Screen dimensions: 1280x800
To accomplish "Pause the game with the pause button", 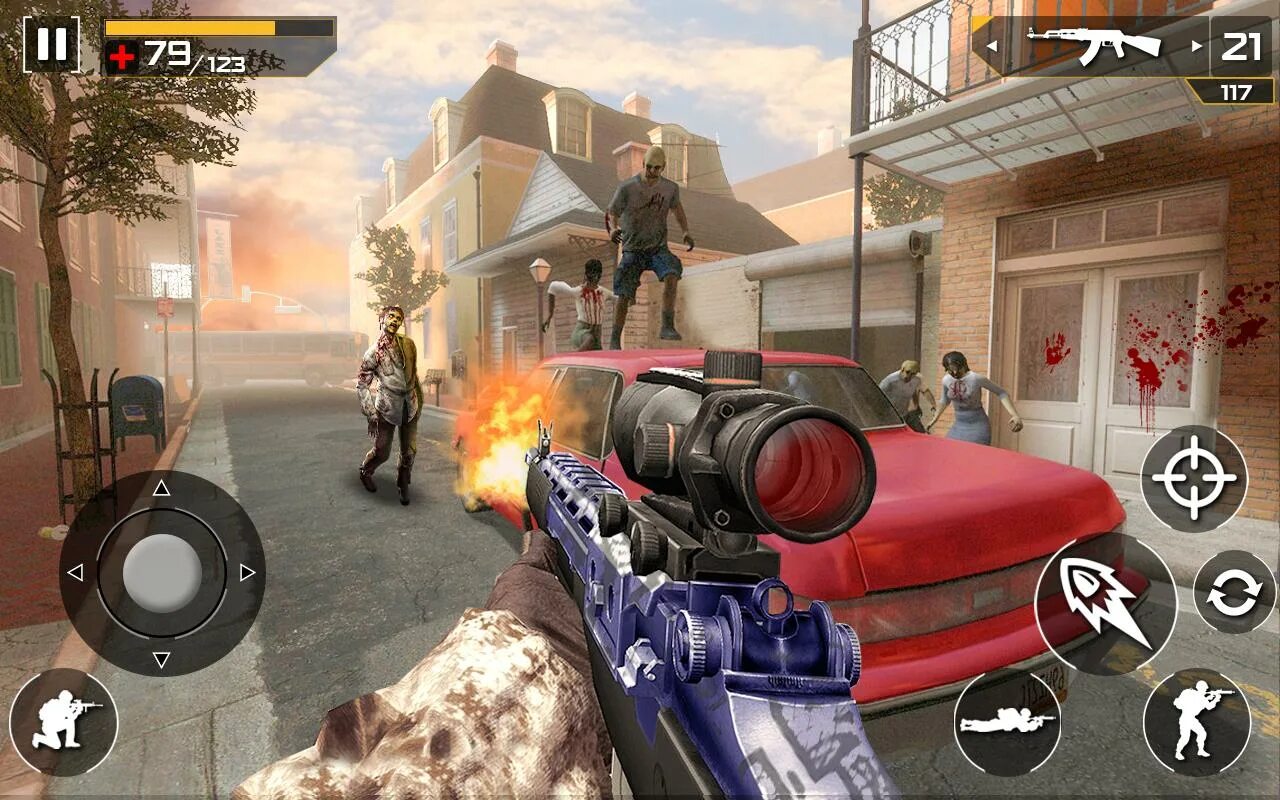I will click(51, 44).
